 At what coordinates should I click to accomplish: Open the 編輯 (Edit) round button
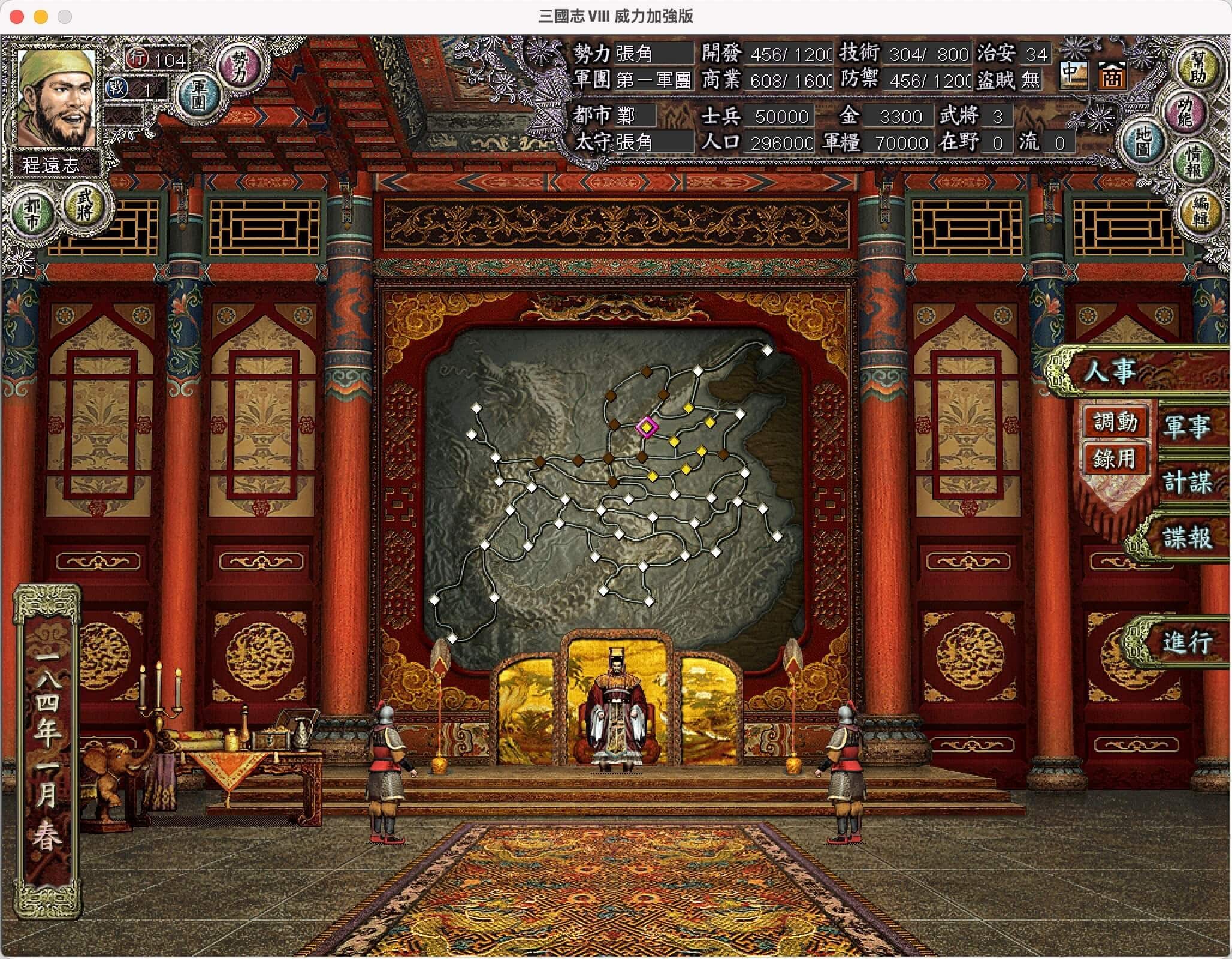click(1200, 210)
